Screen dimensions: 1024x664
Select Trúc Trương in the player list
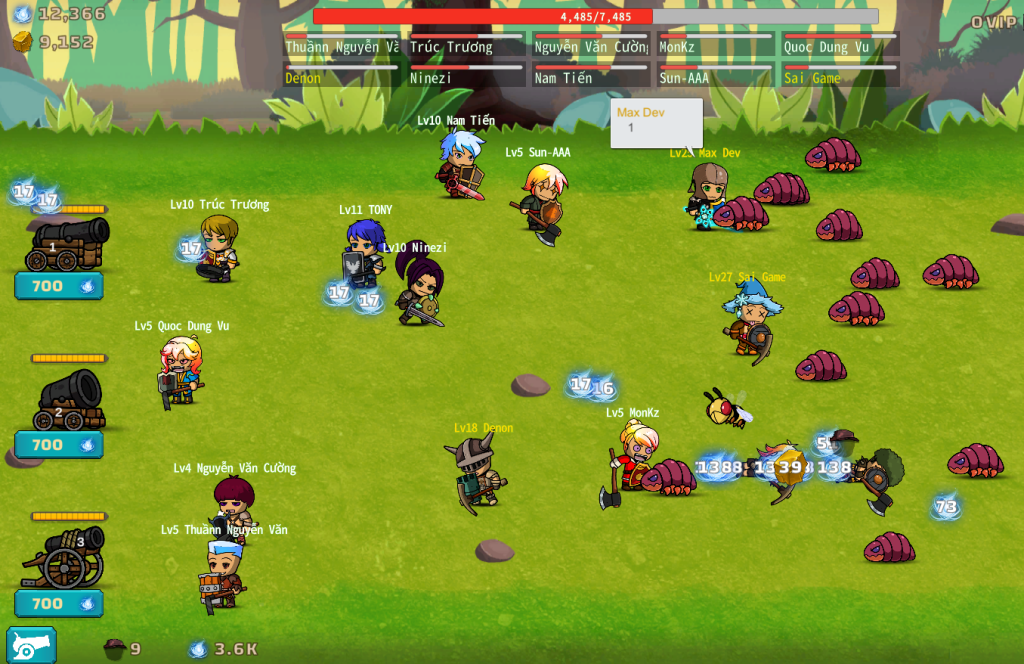466,45
